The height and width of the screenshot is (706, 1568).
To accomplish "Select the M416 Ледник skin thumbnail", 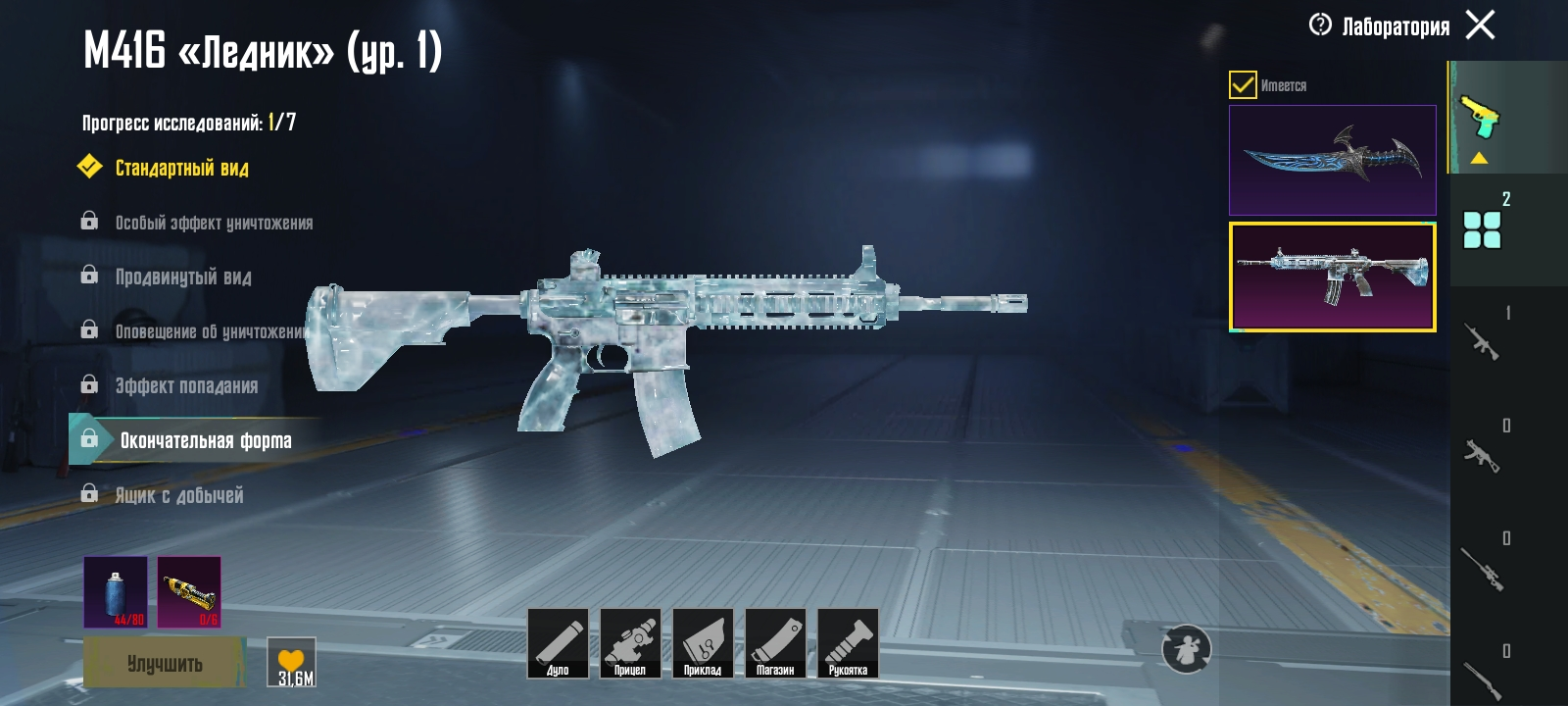I will pyautogui.click(x=1332, y=277).
